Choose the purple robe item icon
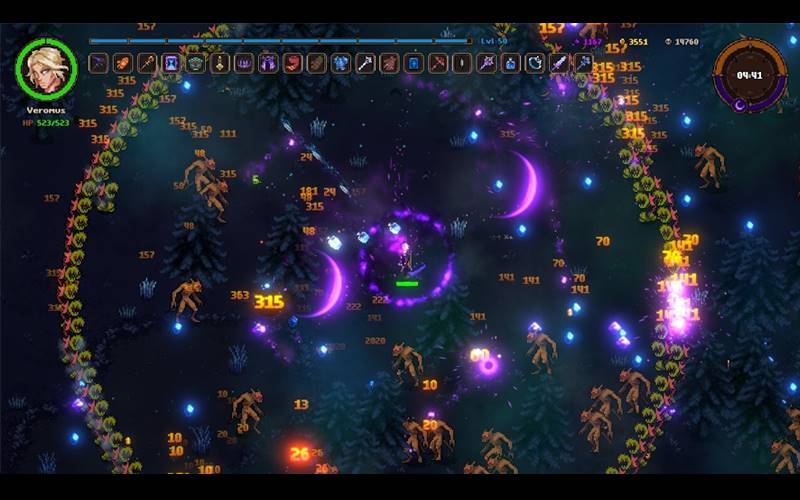 click(268, 63)
